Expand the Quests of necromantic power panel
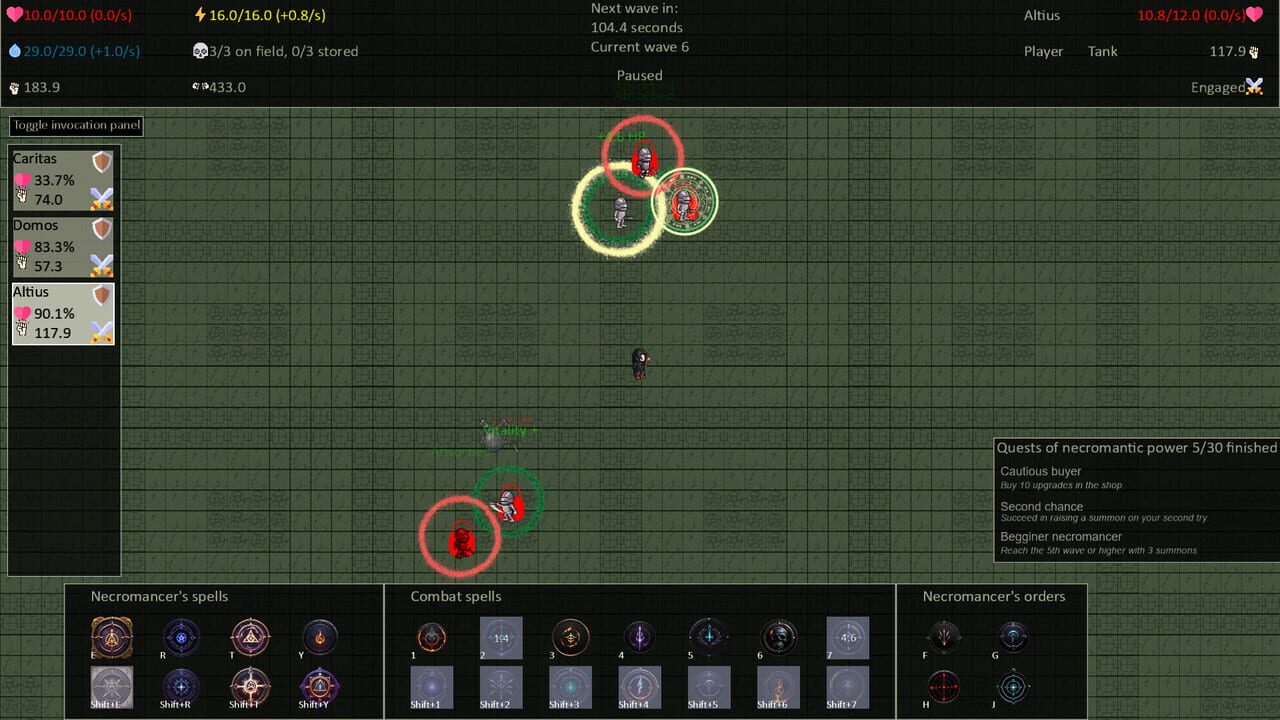The image size is (1280, 720). [1135, 448]
